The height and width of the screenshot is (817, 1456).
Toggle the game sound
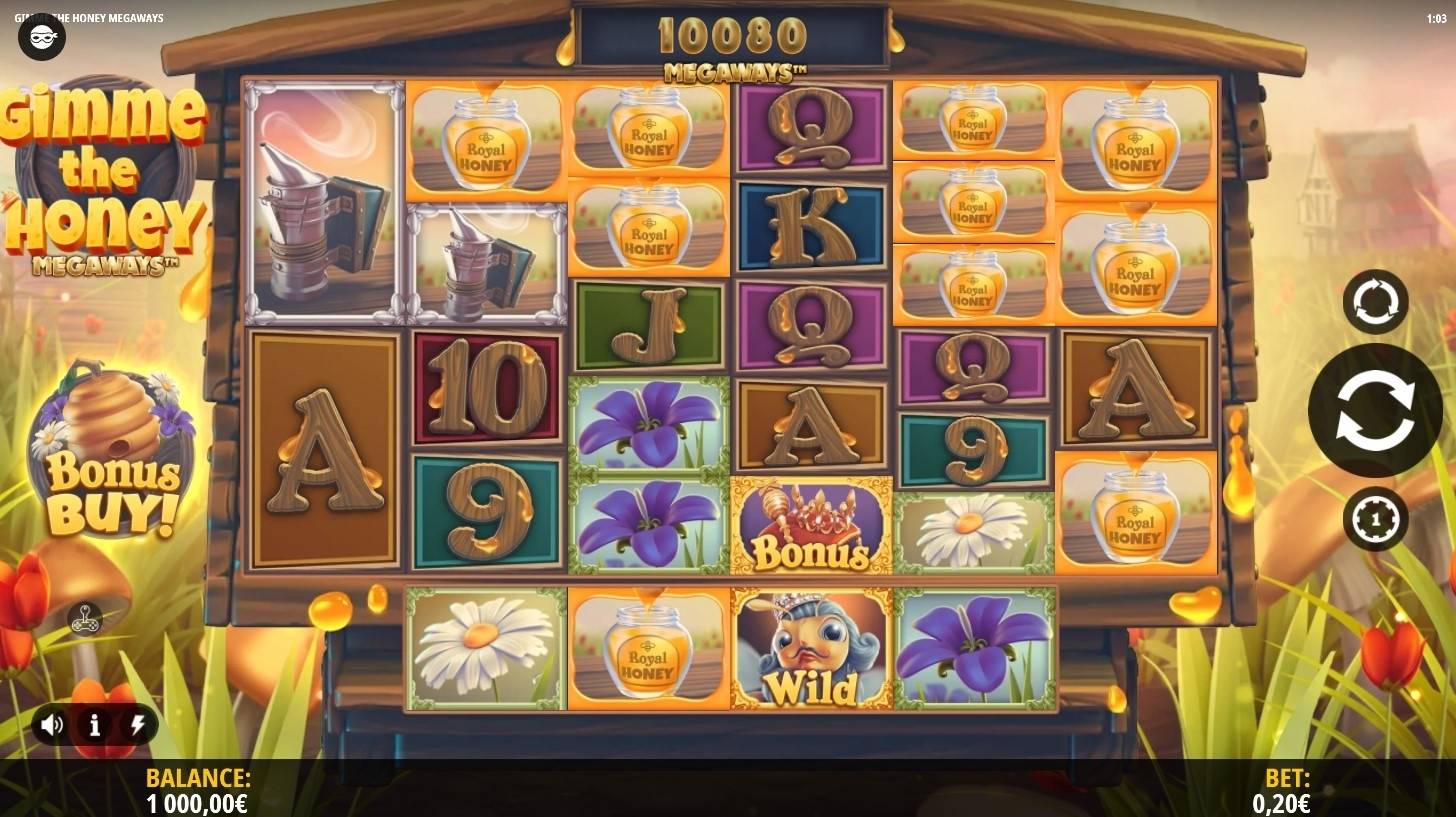52,725
